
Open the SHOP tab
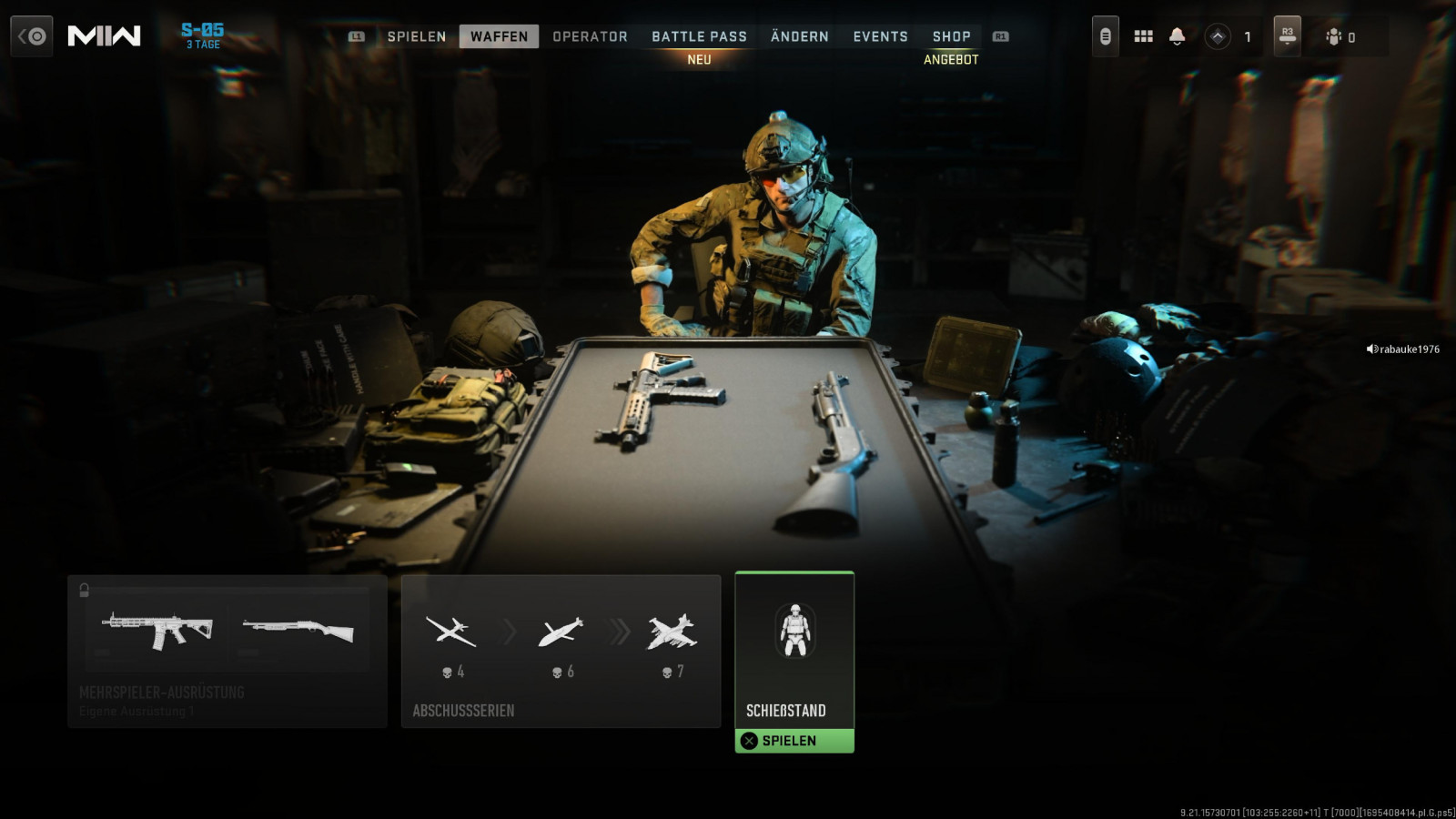point(951,36)
